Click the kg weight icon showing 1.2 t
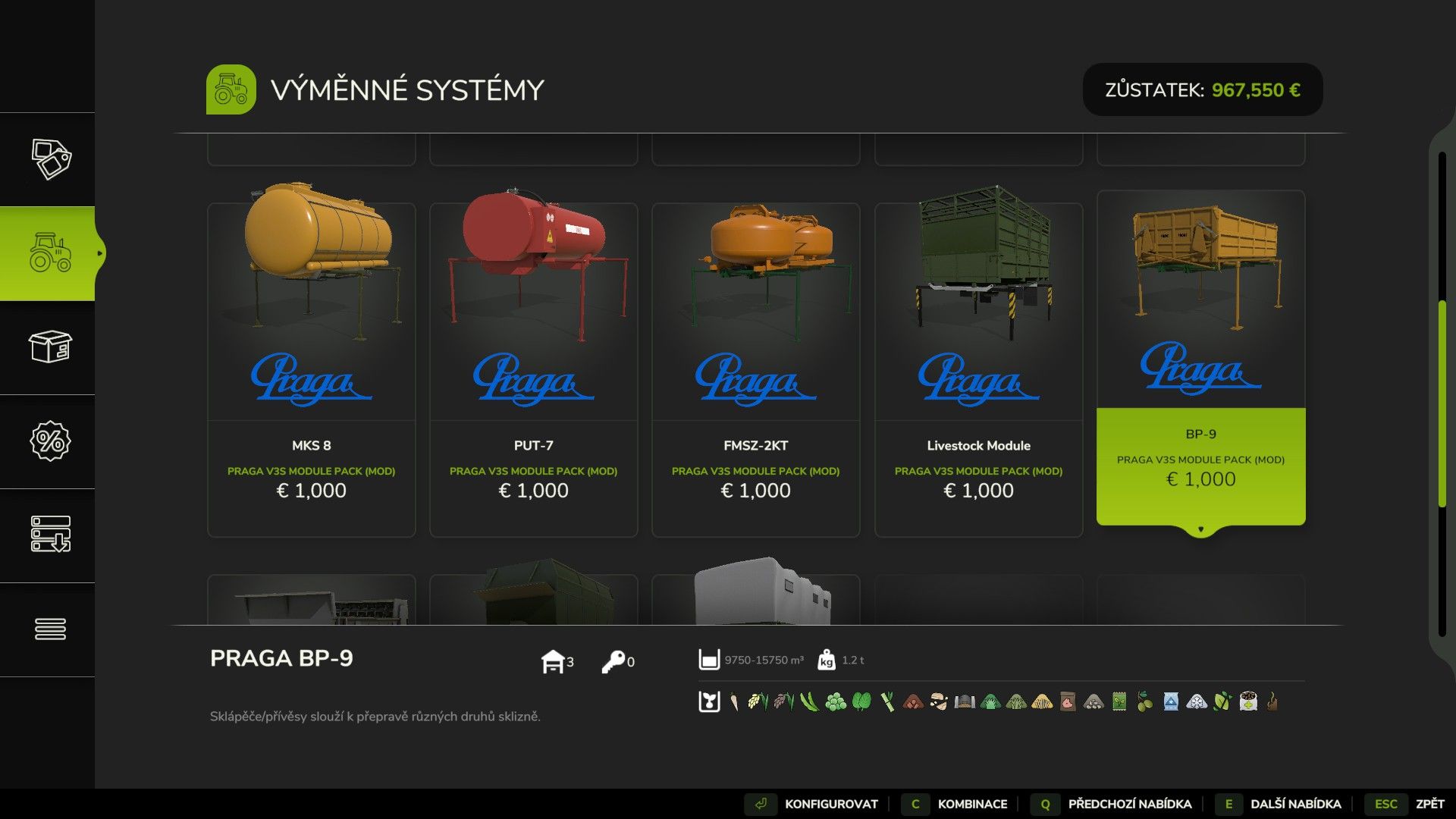 [827, 660]
